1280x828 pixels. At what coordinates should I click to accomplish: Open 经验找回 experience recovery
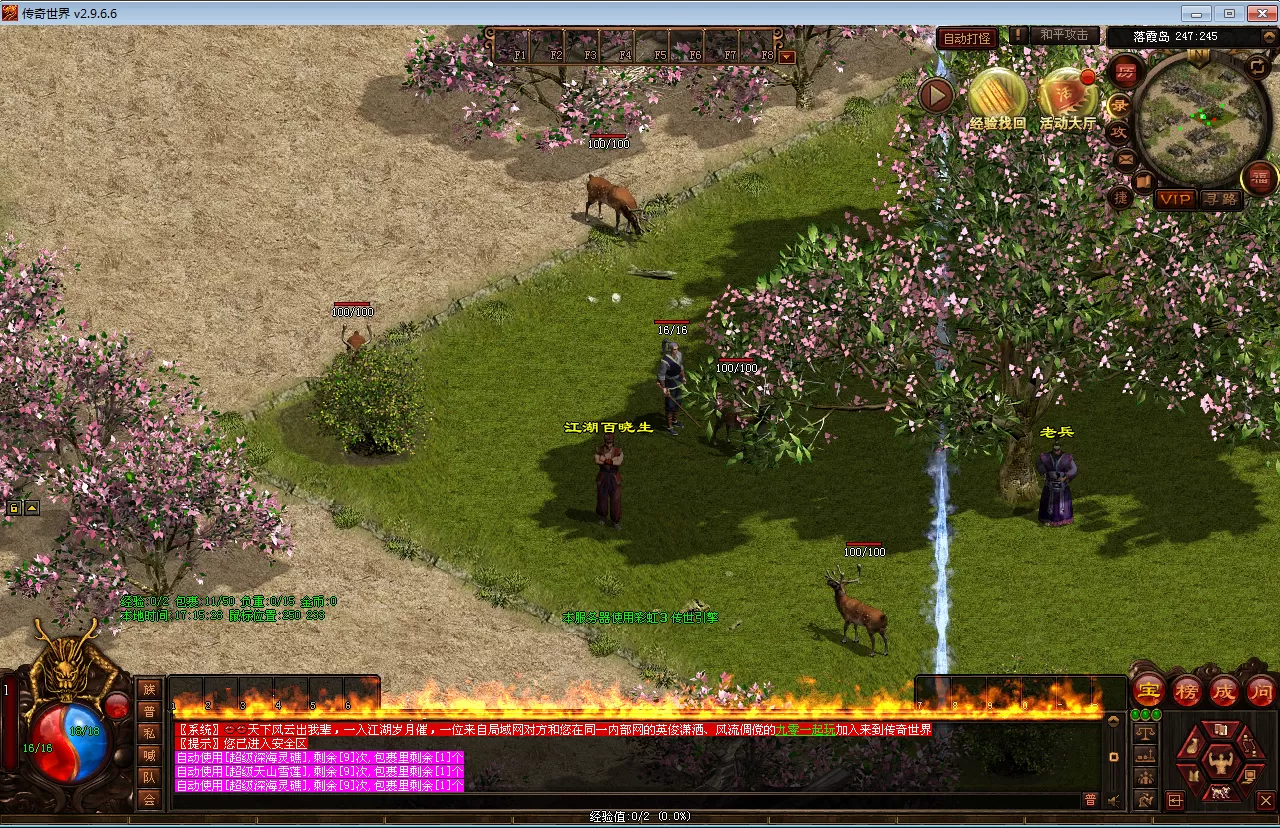click(997, 96)
